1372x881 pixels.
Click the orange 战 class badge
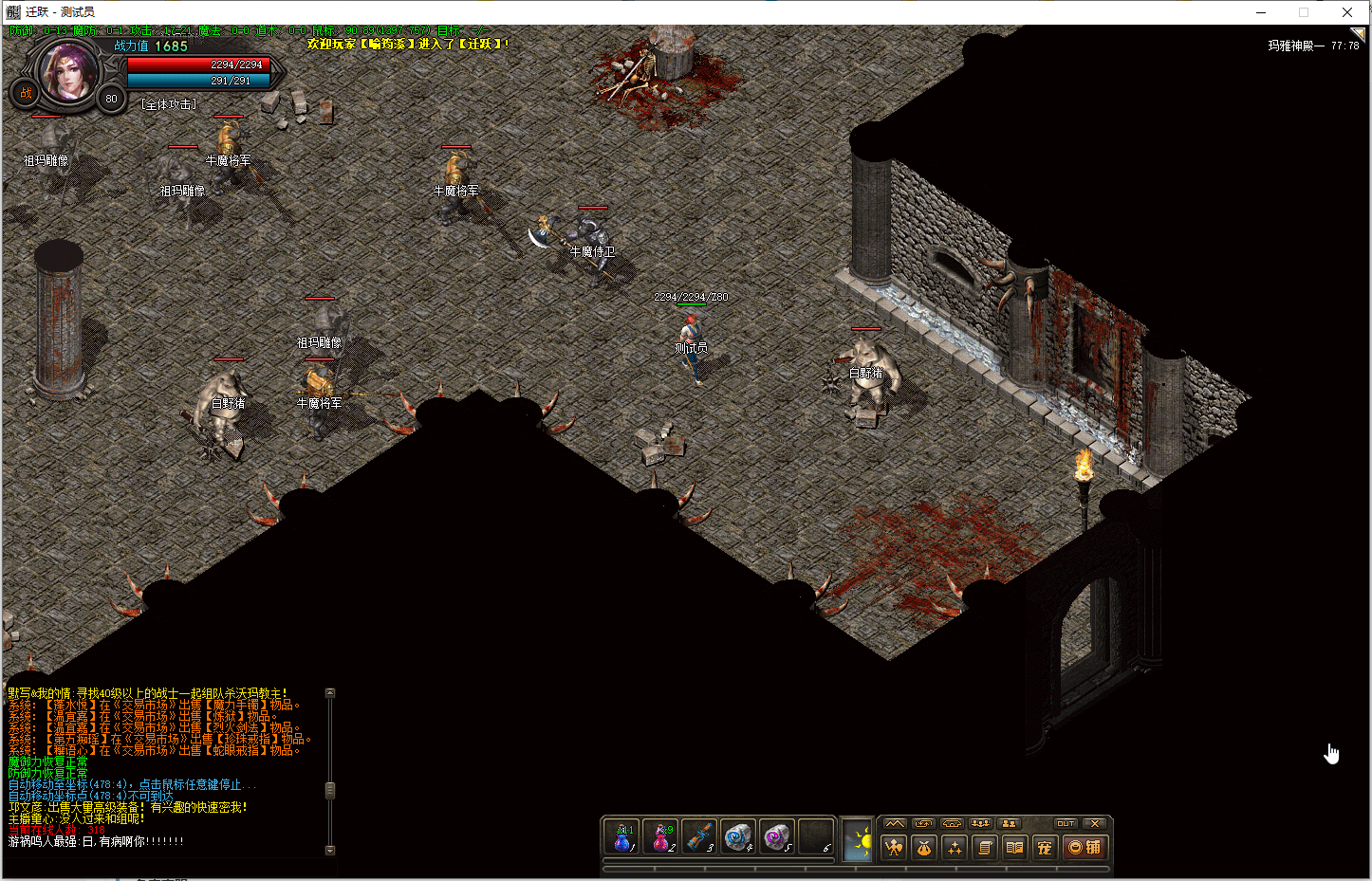pos(26,93)
